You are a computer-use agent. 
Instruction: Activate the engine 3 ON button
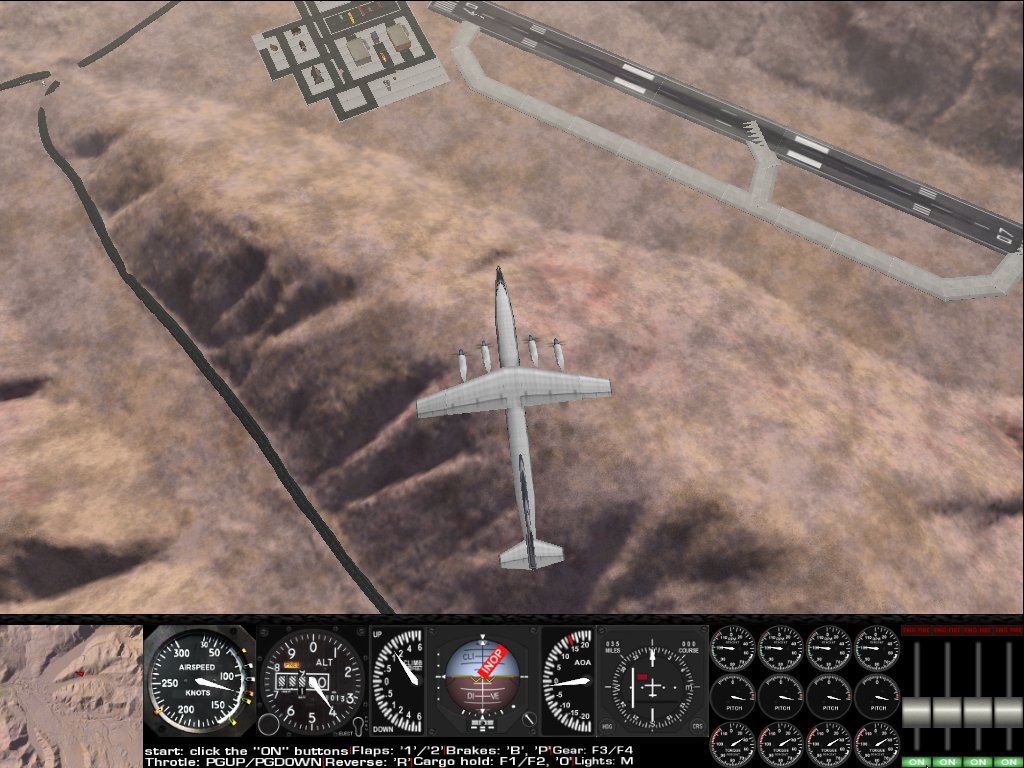coord(977,761)
